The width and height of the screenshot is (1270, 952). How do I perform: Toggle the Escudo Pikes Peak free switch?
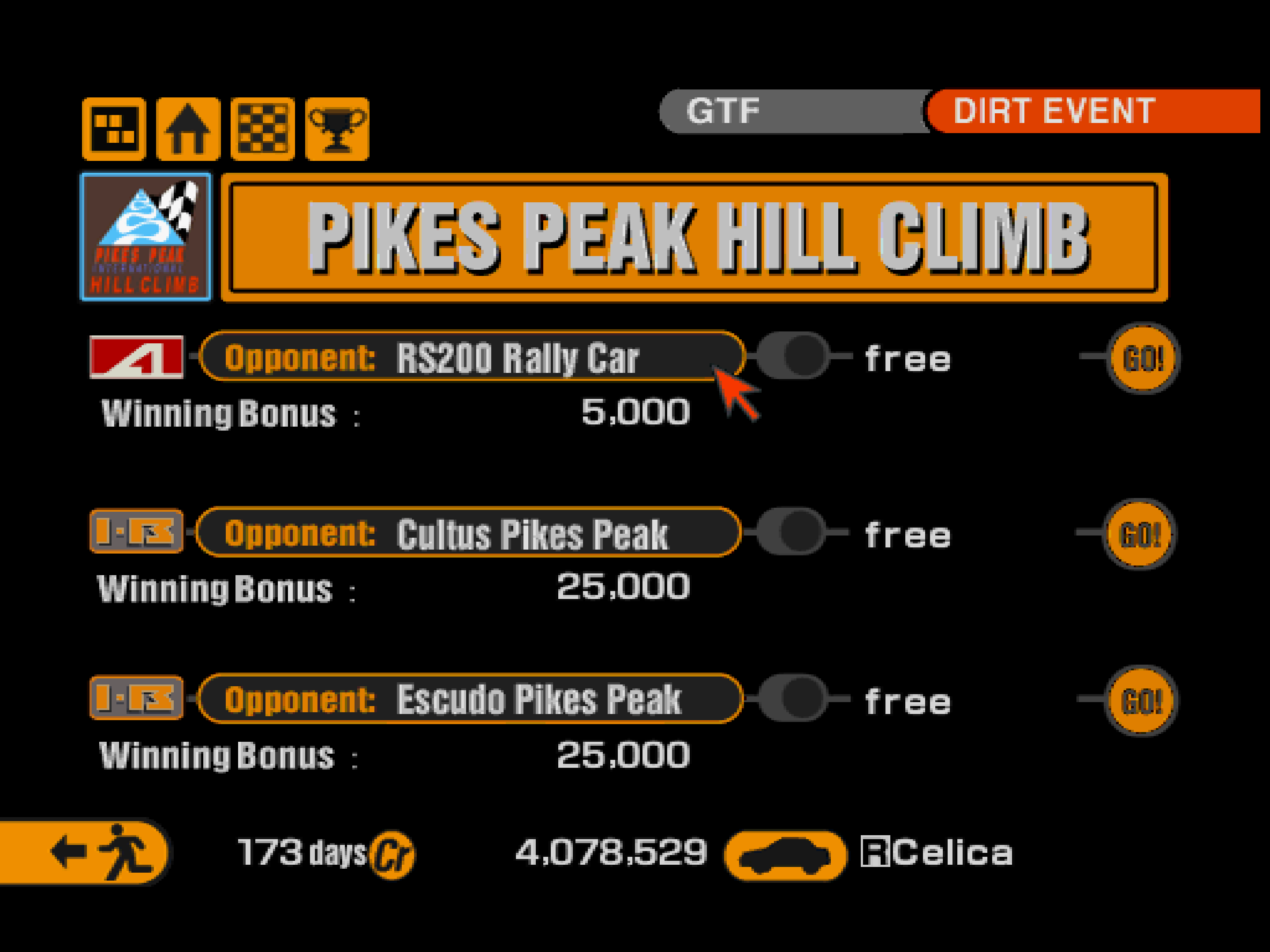[x=793, y=699]
